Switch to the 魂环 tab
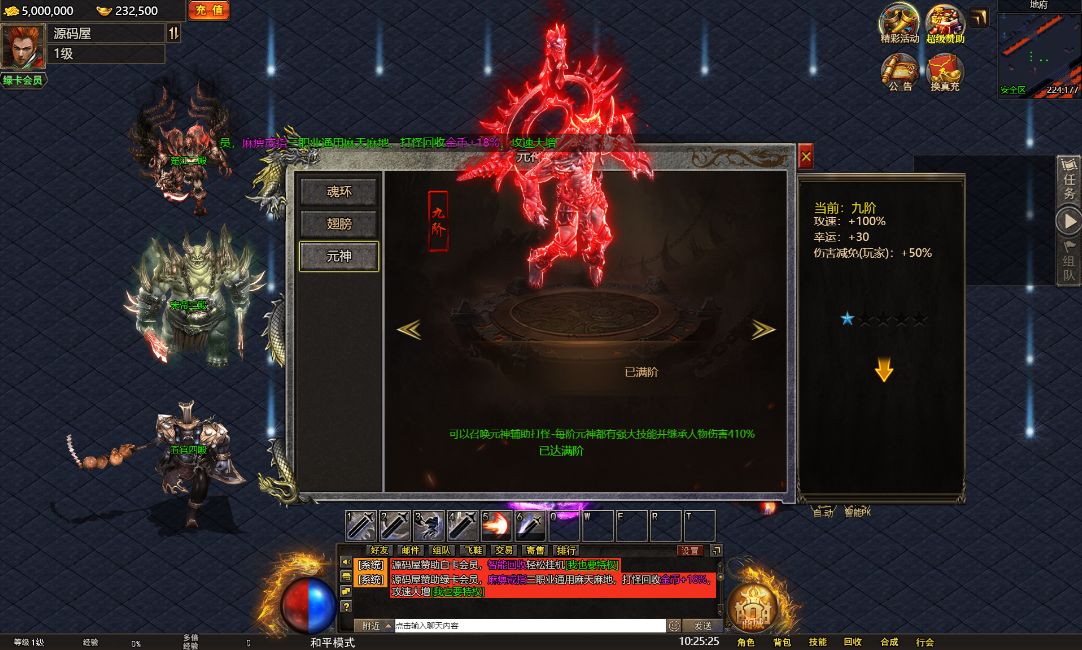This screenshot has height=650, width=1082. coord(339,192)
